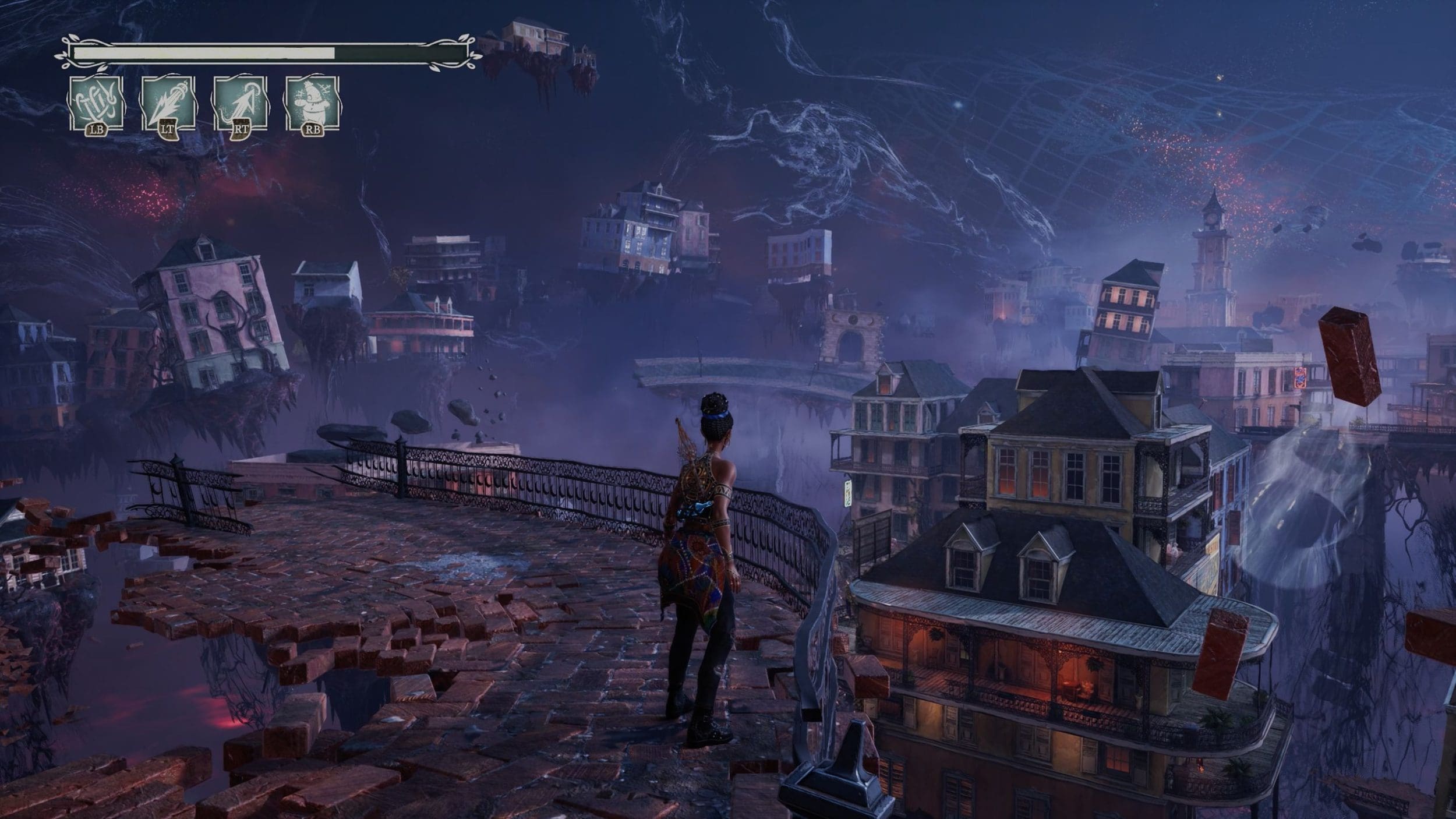Activate the Weave thread-tangle ability icon

pos(96,103)
